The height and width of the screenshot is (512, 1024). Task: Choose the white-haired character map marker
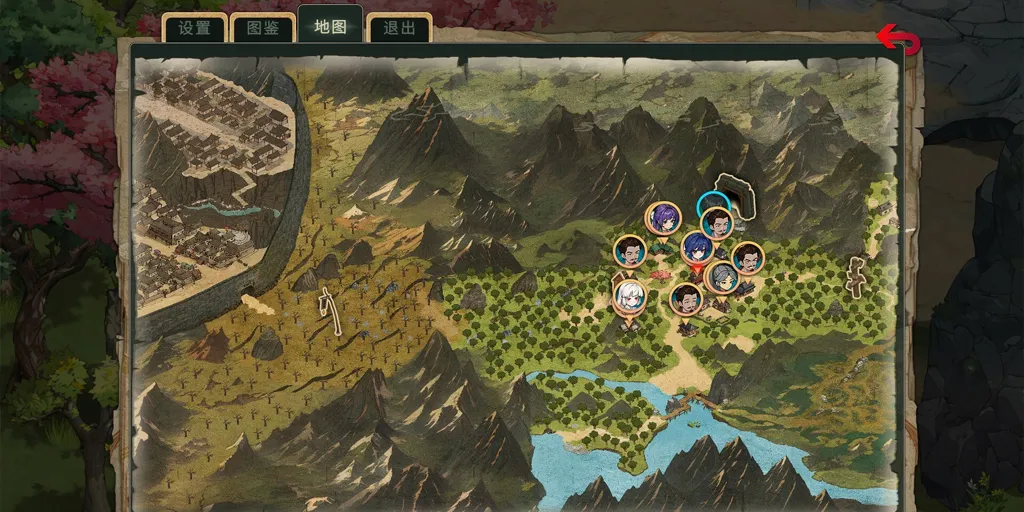pyautogui.click(x=629, y=296)
